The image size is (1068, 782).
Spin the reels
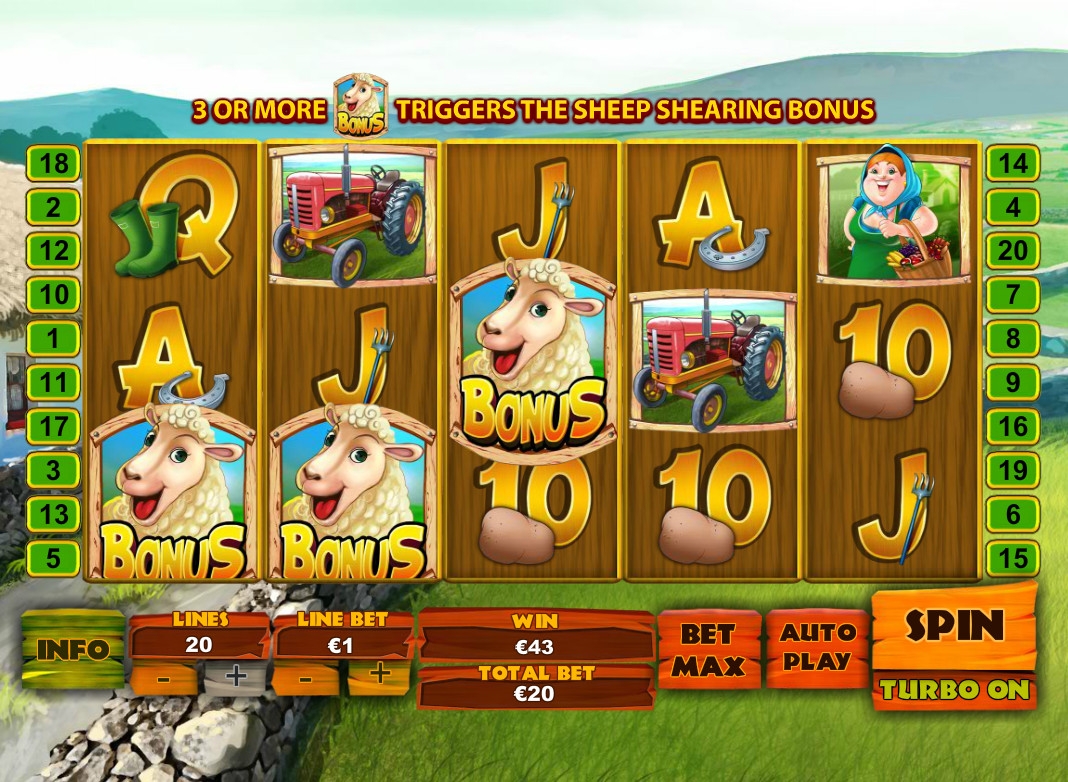(x=954, y=626)
